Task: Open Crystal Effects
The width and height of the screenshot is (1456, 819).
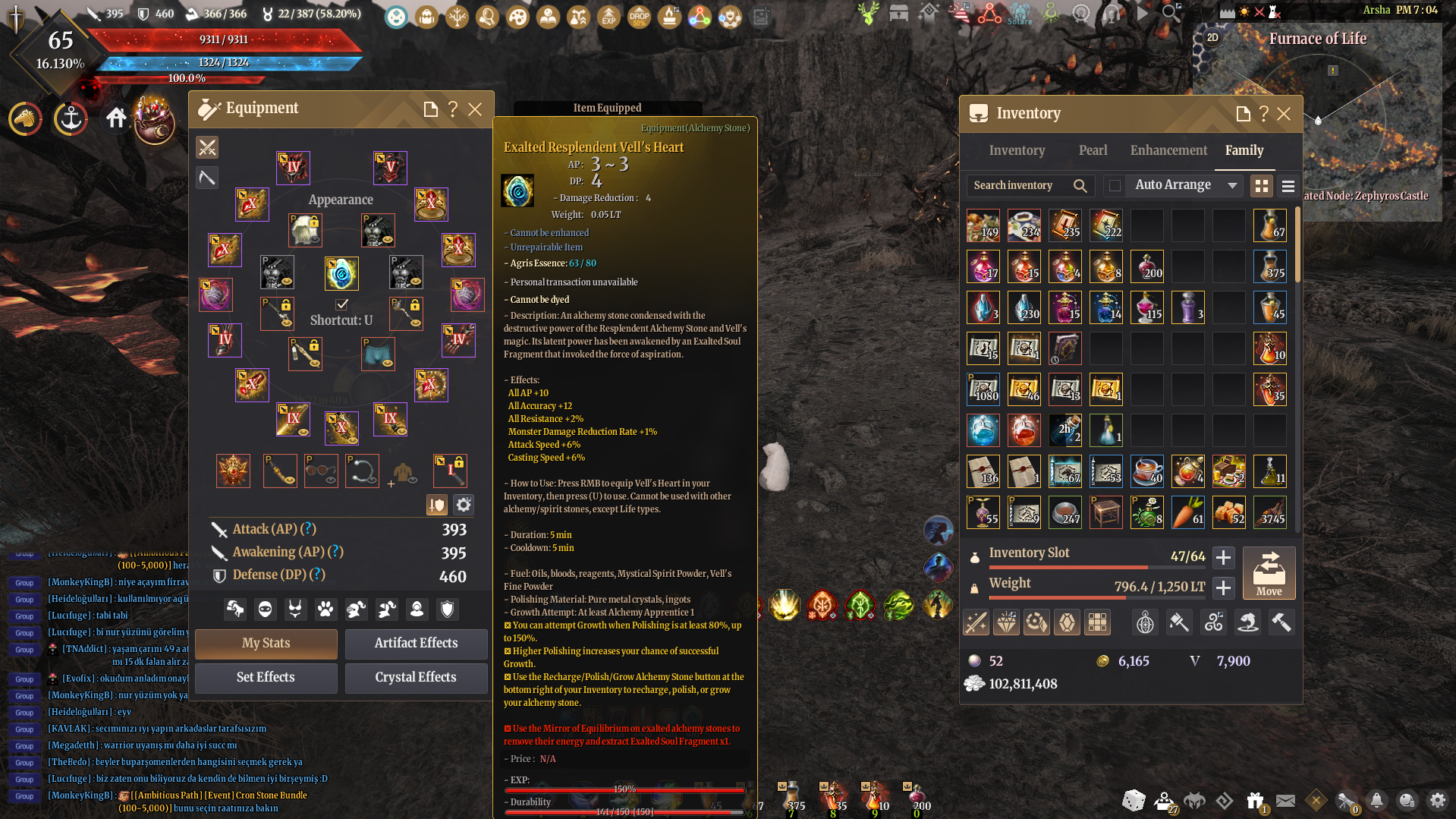Action: 416,678
